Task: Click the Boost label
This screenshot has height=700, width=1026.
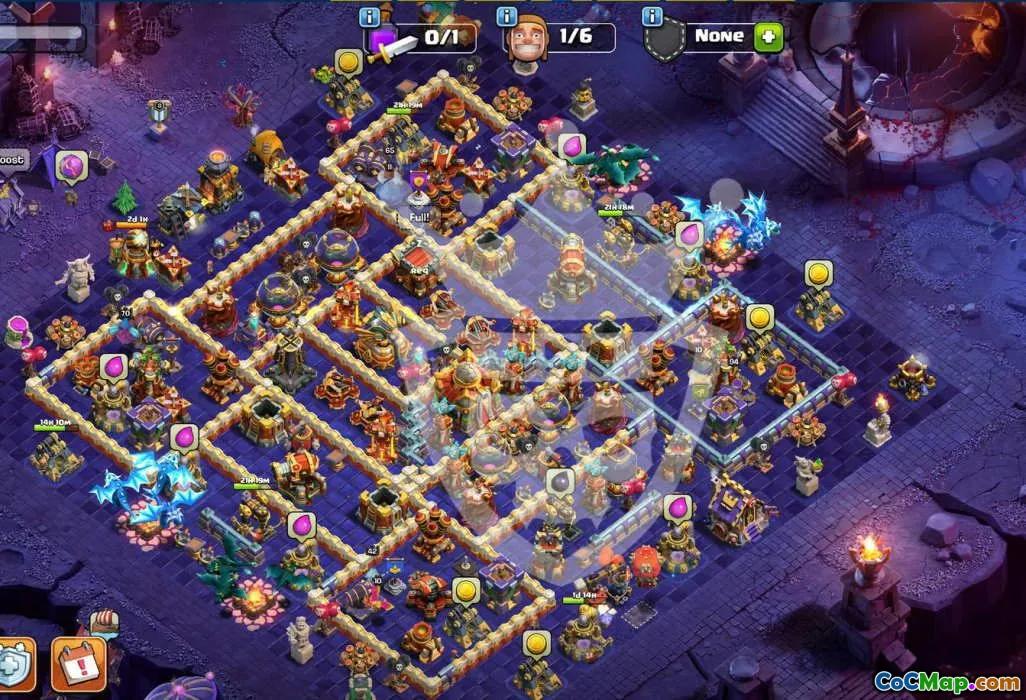Action: (12, 160)
